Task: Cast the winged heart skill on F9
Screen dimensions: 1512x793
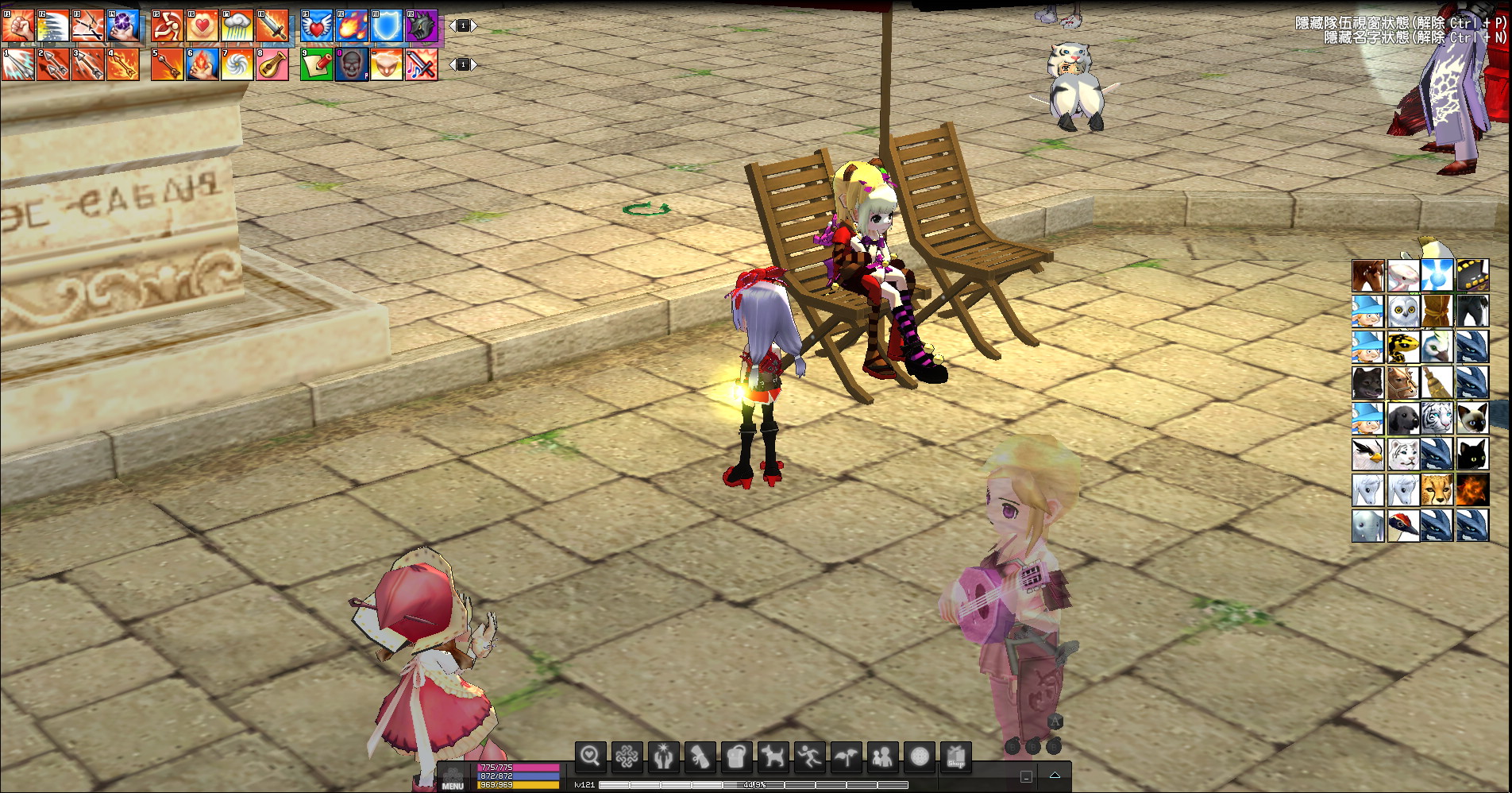Action: (316, 26)
